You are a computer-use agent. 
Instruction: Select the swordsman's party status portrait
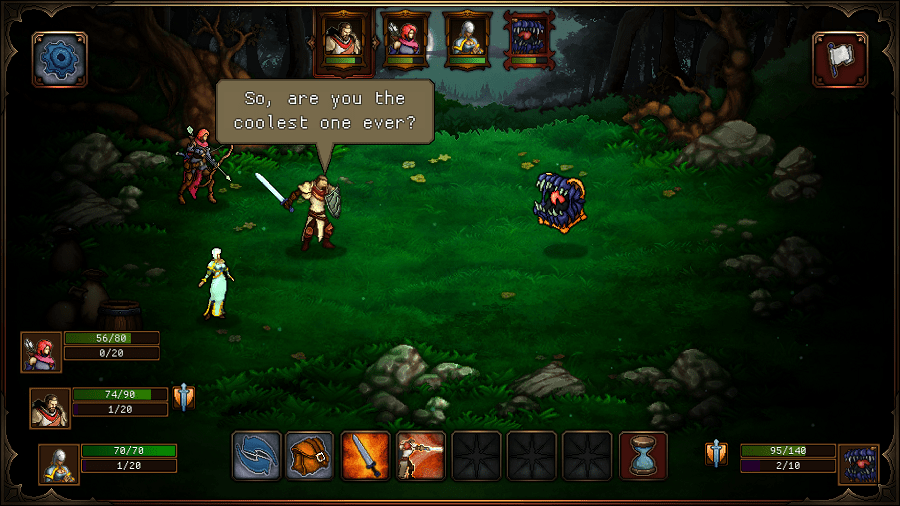50,408
